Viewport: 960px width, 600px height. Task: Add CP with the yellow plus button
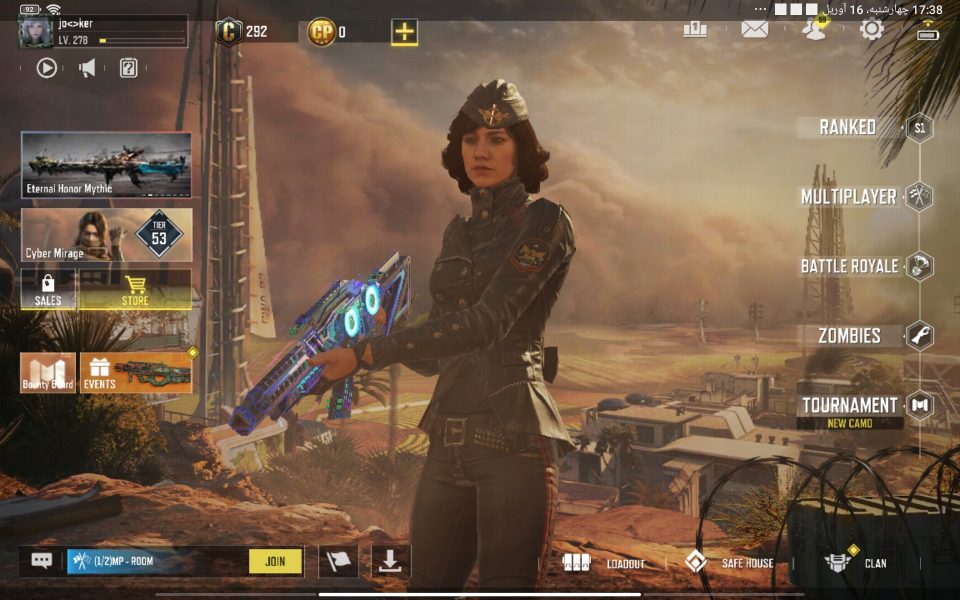(x=404, y=32)
